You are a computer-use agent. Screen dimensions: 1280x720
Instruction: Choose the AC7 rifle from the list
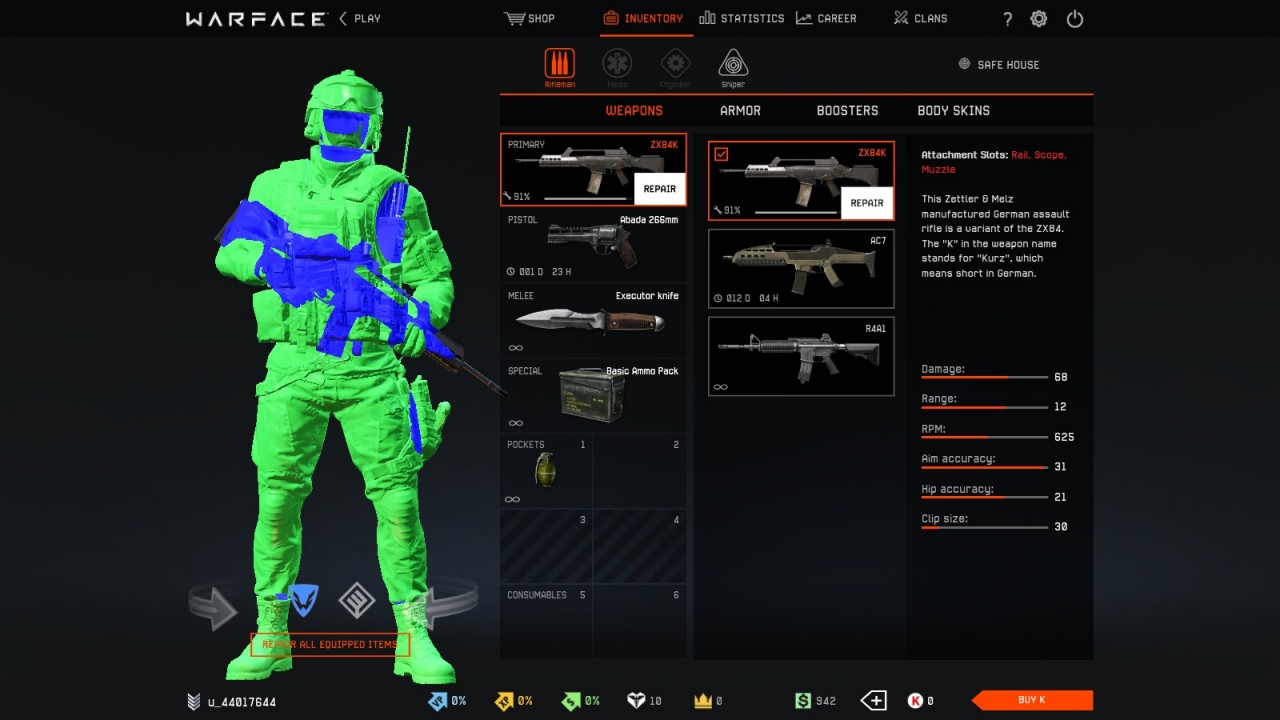point(801,269)
